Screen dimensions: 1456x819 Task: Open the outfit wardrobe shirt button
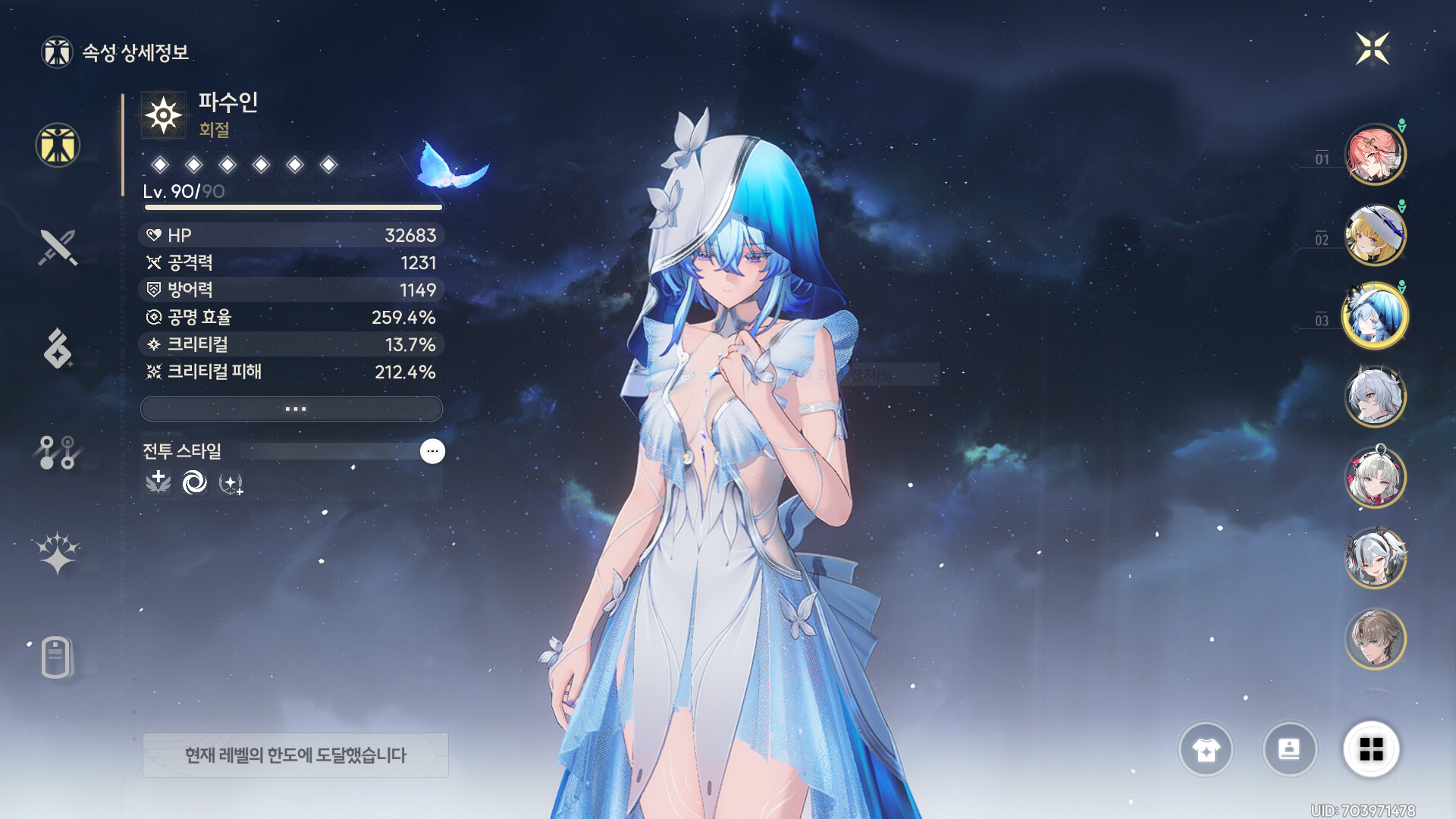click(x=1206, y=750)
